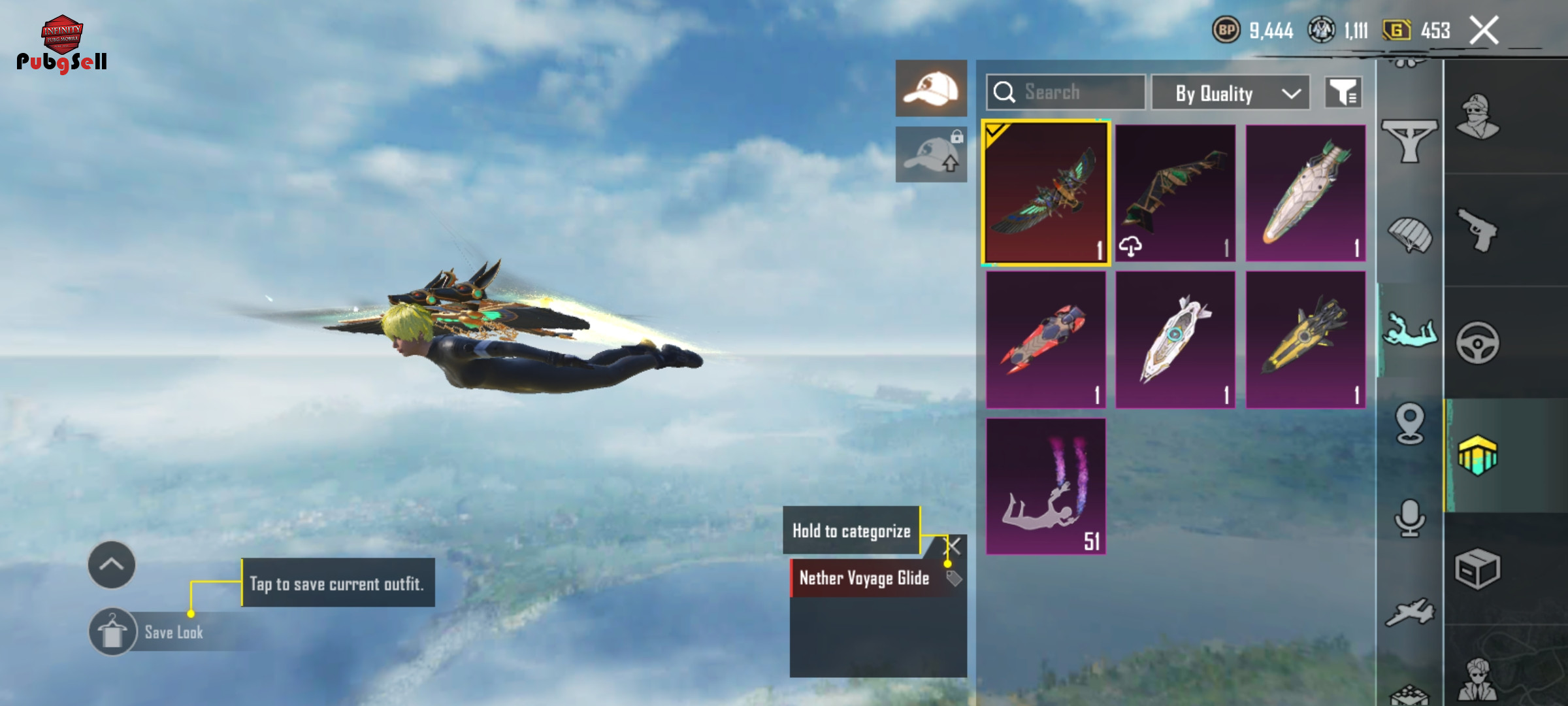
Task: Open the airplane category tab
Action: (1410, 613)
